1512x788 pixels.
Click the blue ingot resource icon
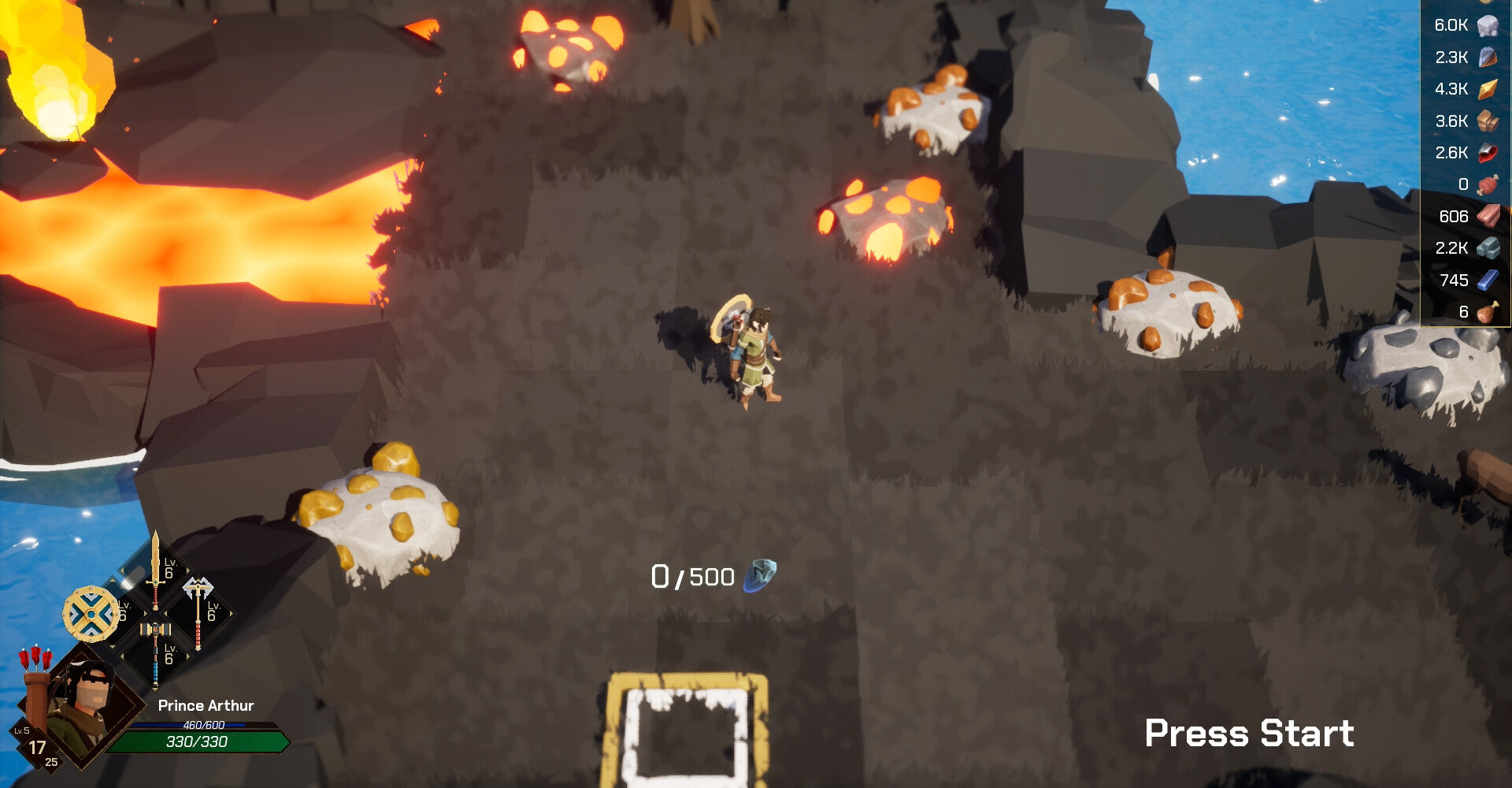pos(1487,281)
